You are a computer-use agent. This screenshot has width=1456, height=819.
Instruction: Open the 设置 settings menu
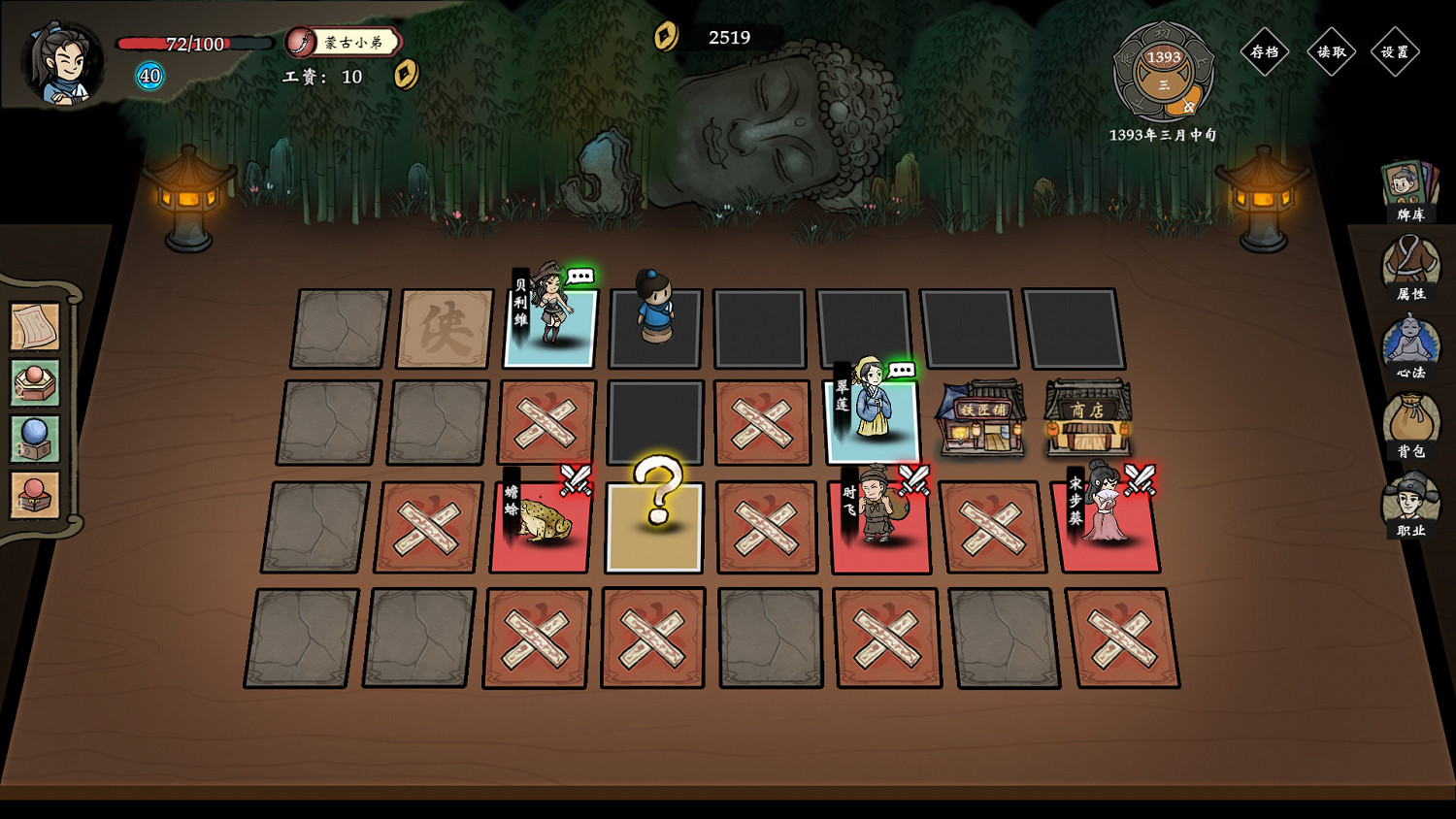tap(1396, 53)
